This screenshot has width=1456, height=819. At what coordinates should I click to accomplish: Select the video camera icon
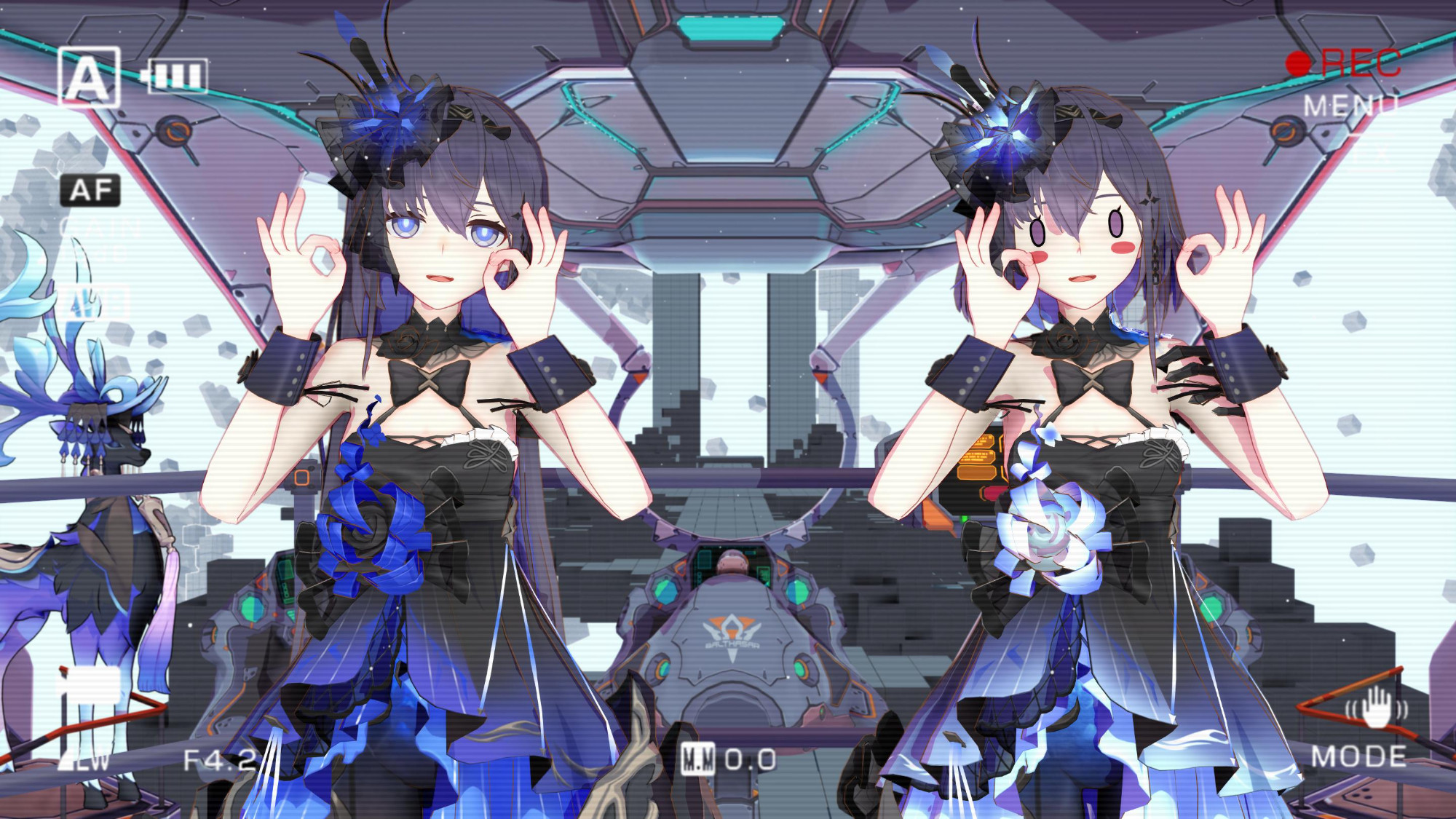89,685
